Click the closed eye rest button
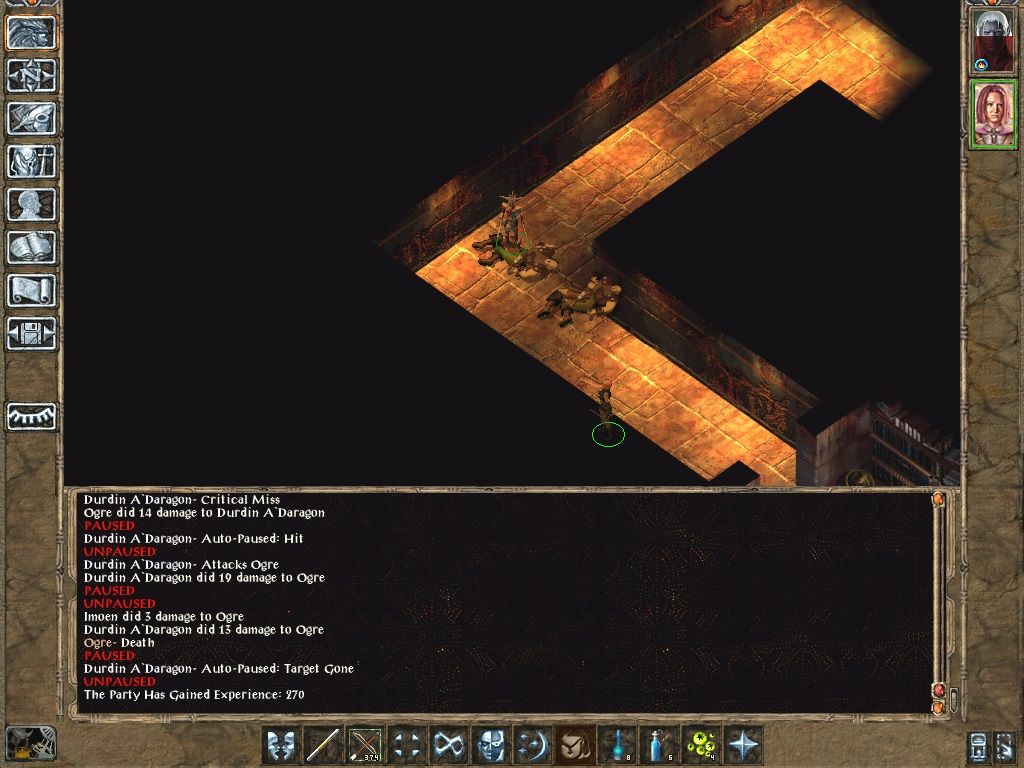This screenshot has width=1024, height=768. pos(32,416)
